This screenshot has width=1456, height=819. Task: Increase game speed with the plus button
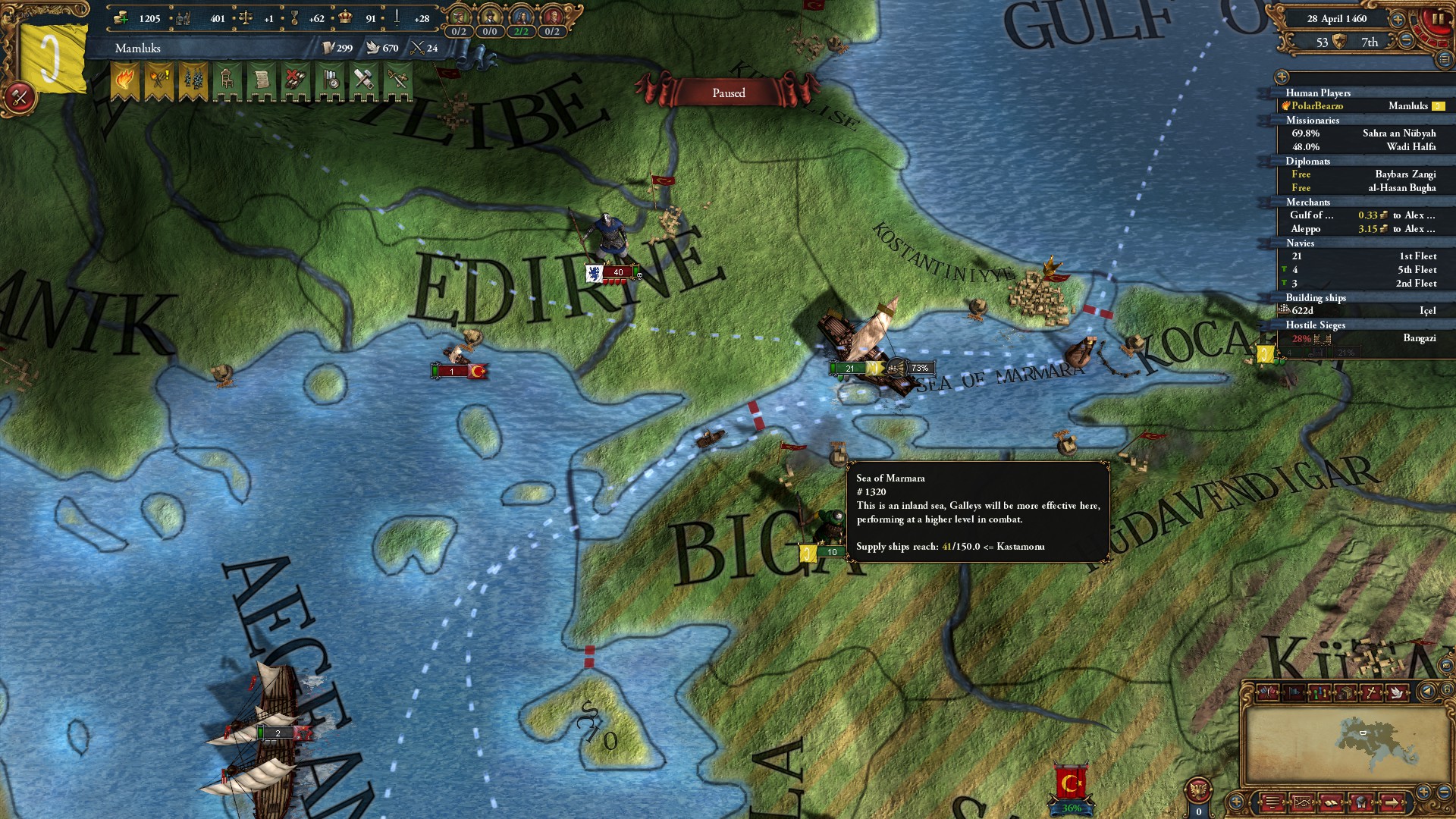point(1397,20)
